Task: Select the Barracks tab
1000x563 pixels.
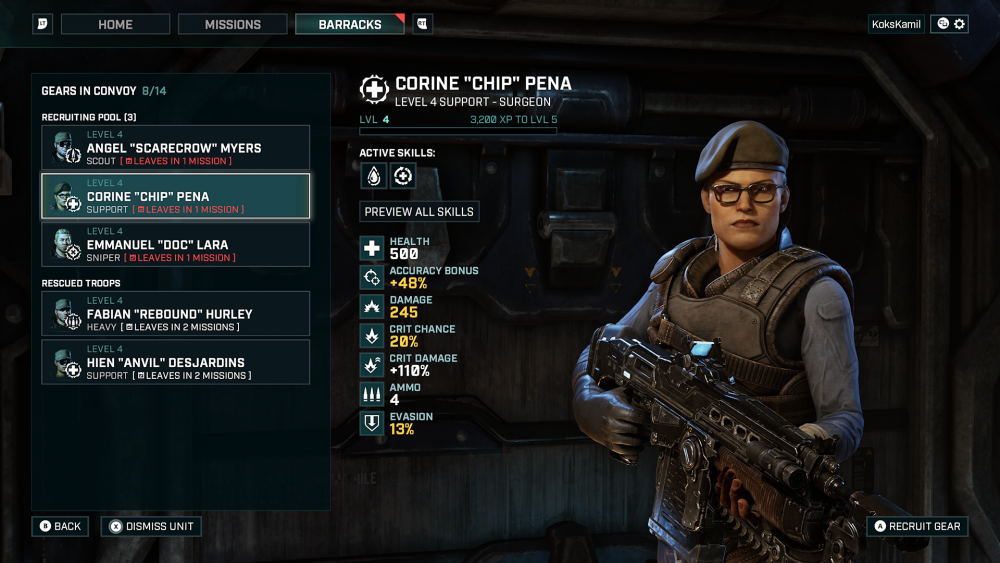Action: point(350,24)
